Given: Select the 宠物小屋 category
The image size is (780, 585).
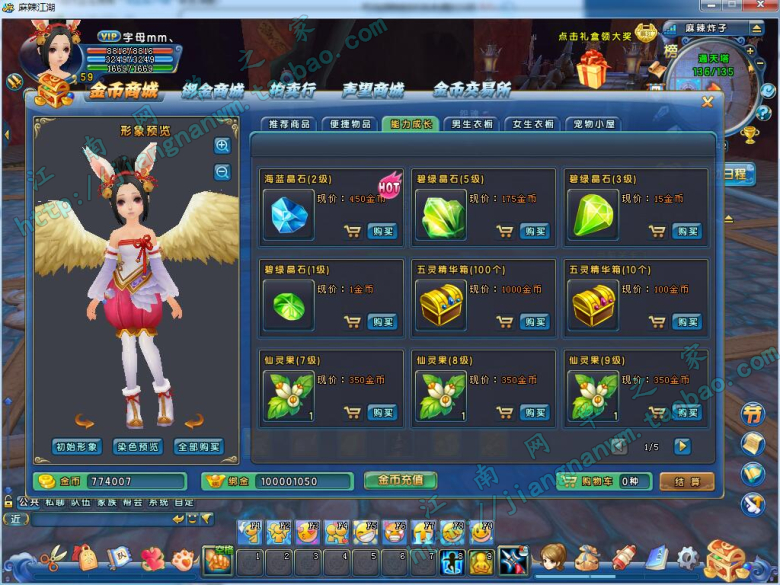Looking at the screenshot, I should (593, 125).
